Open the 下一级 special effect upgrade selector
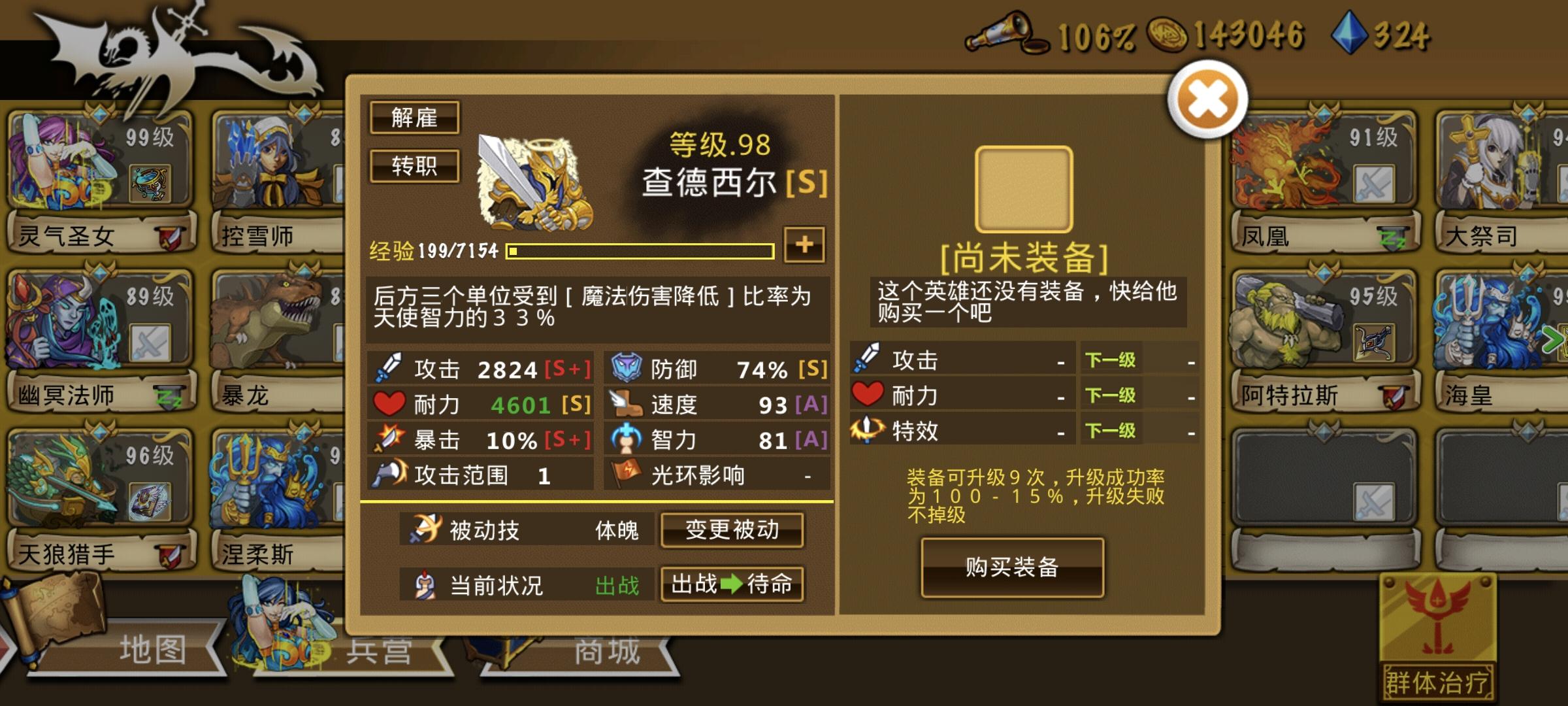 click(x=1111, y=430)
